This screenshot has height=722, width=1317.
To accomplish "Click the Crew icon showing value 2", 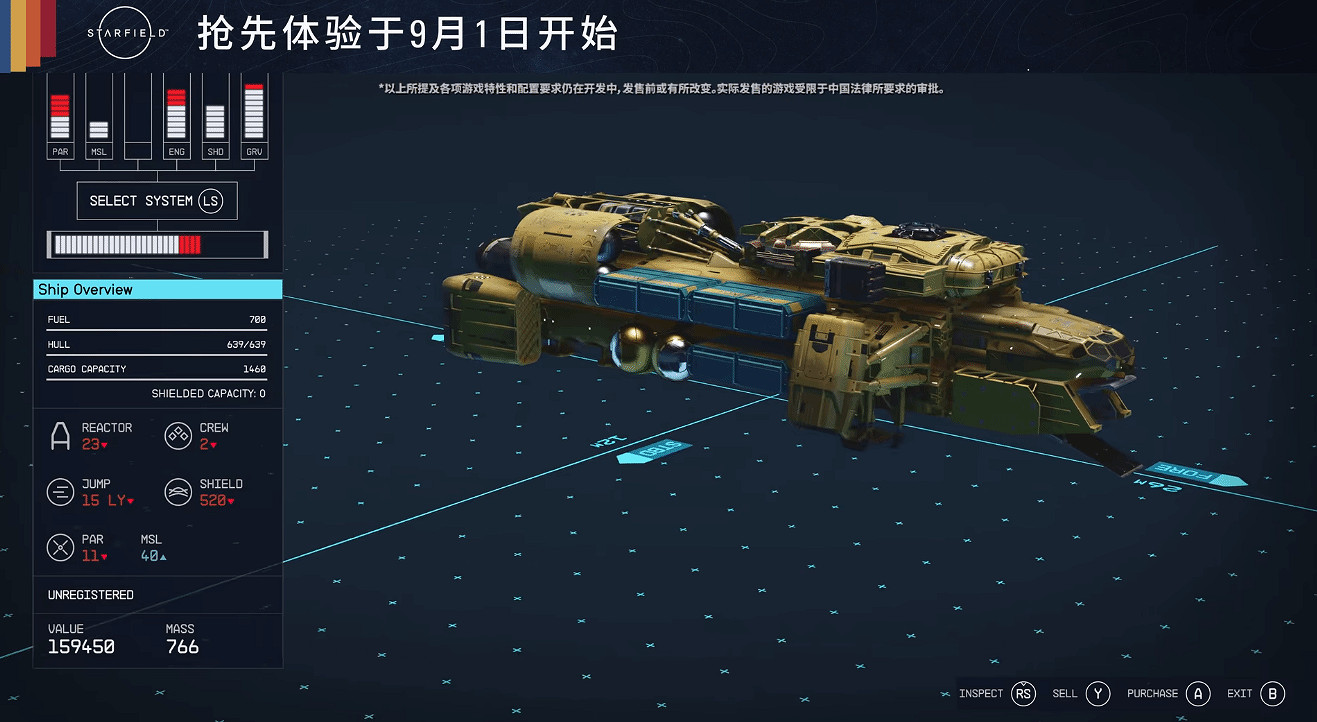I will [178, 435].
